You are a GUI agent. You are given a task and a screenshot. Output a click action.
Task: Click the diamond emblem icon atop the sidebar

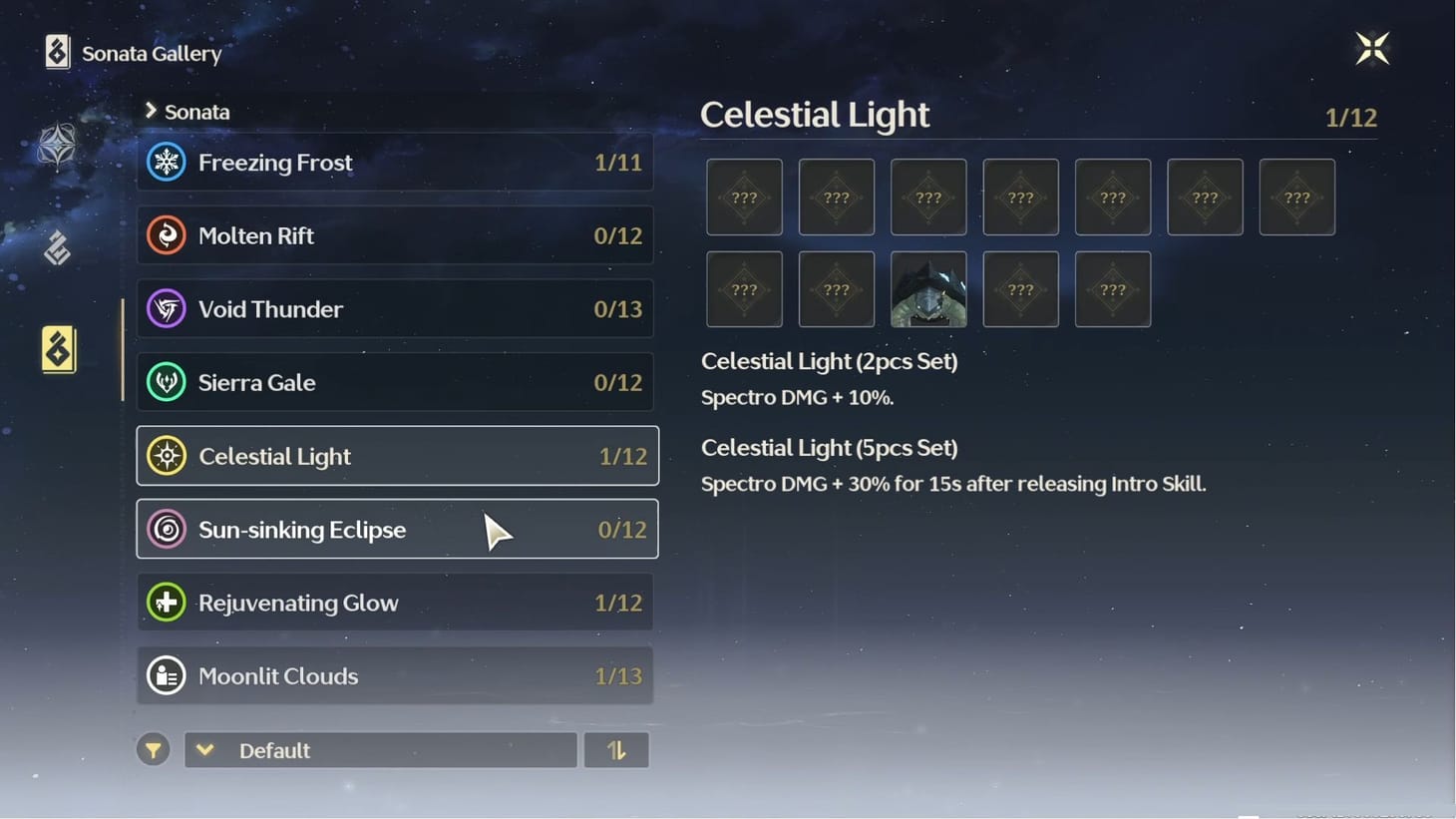point(60,146)
